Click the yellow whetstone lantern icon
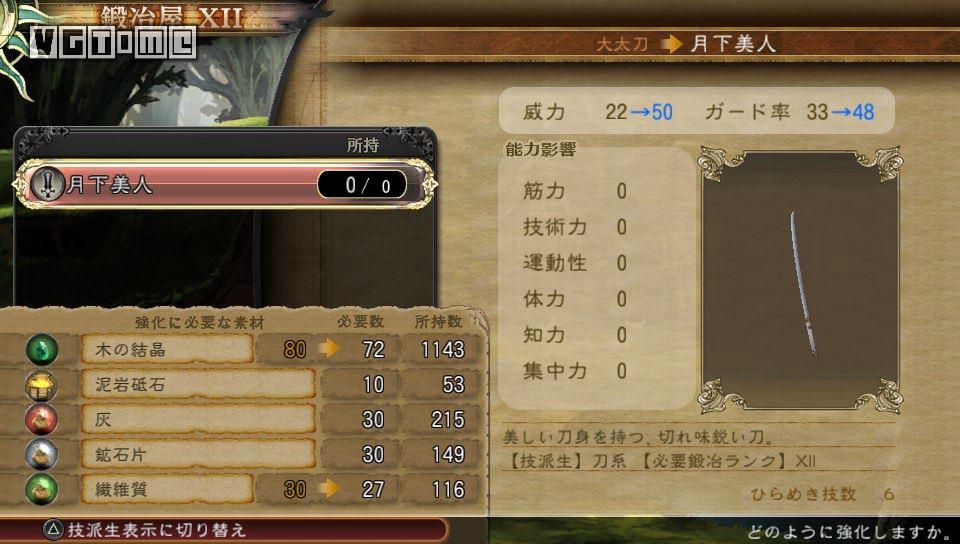The image size is (960, 544). point(42,385)
